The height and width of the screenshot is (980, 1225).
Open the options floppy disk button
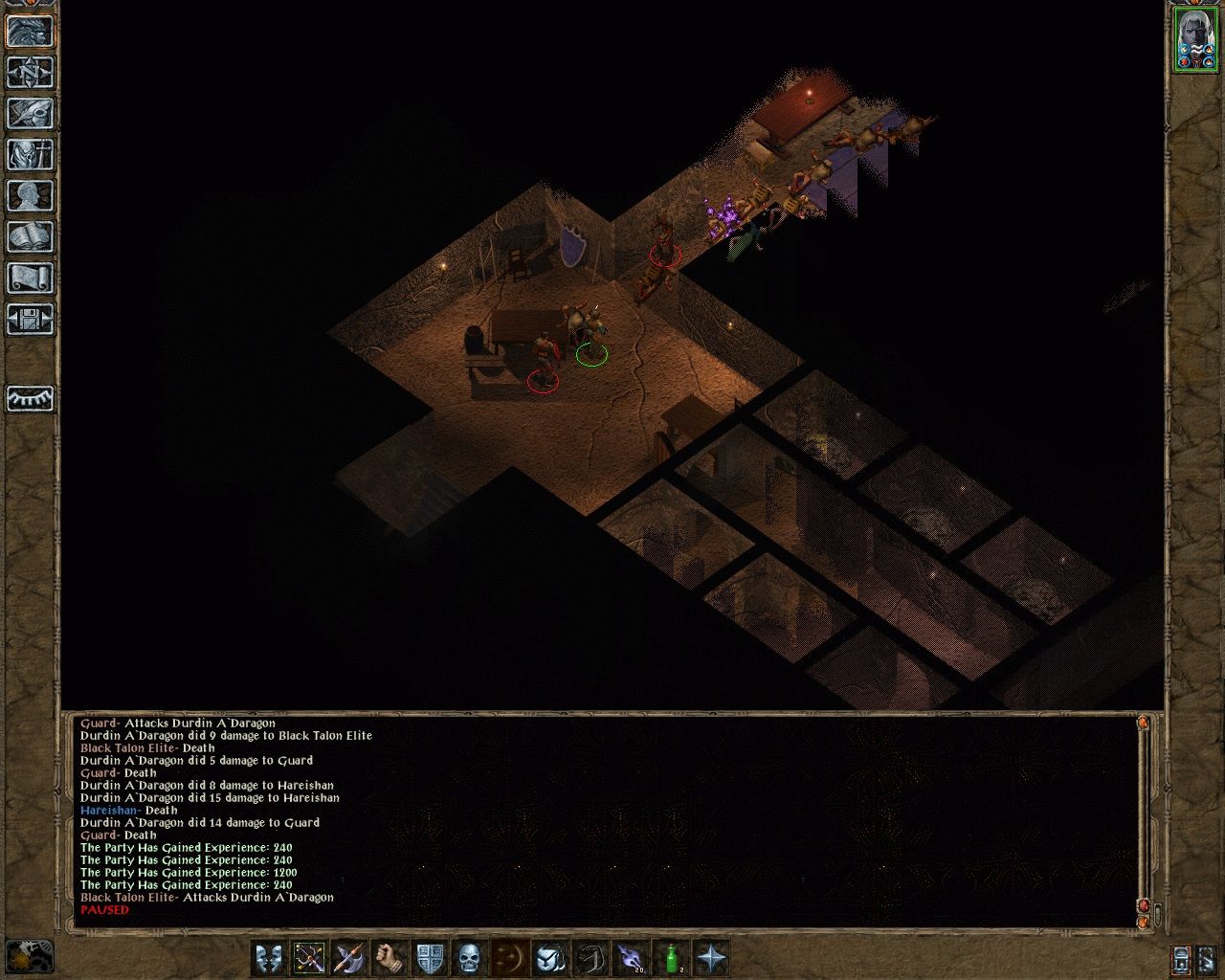(30, 320)
